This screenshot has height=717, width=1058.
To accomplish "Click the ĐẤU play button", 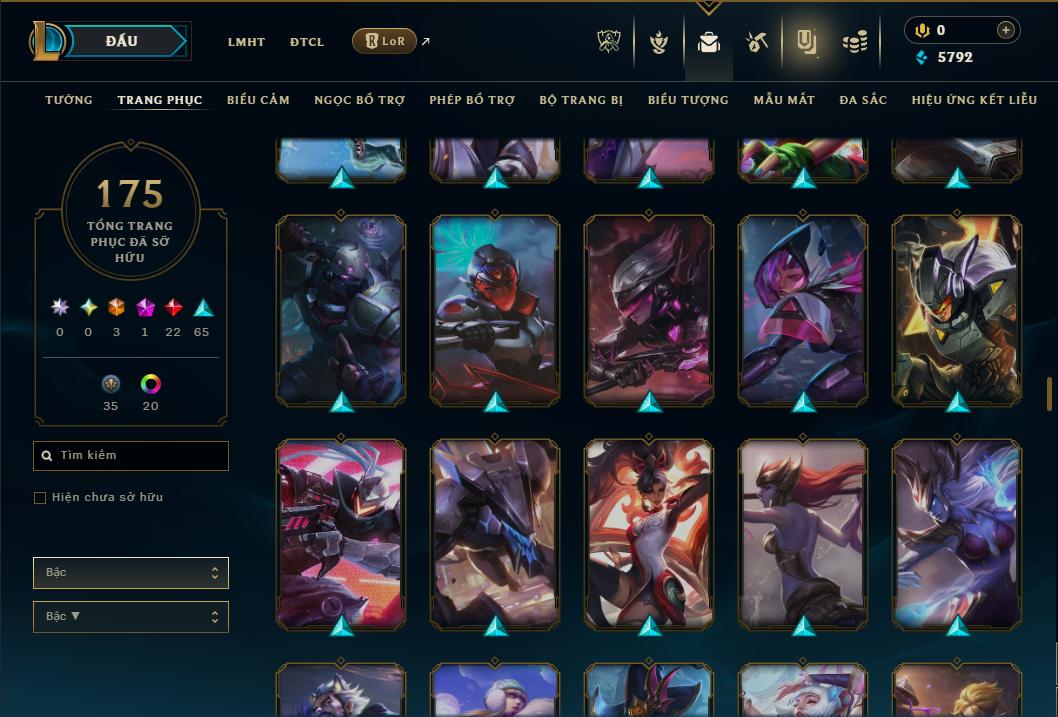I will coord(122,41).
